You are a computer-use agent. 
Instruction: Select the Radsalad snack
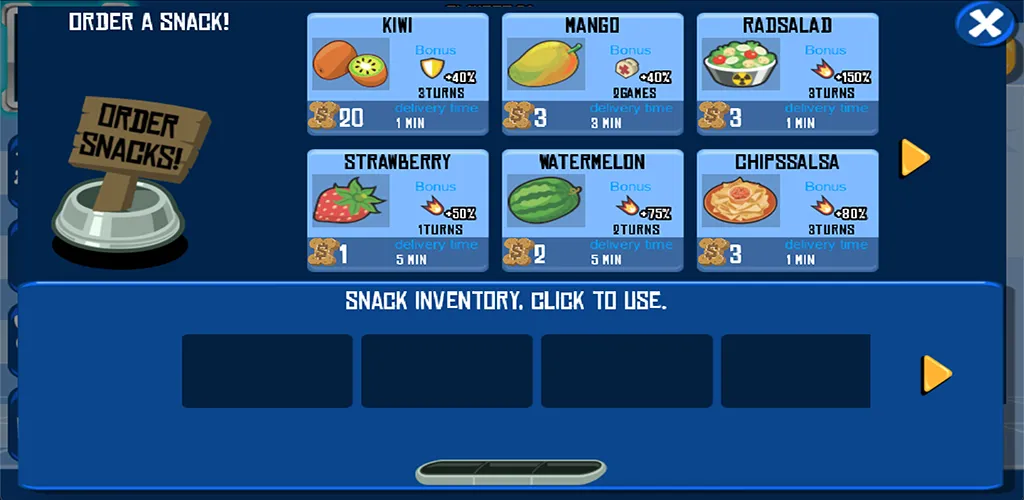[x=787, y=74]
